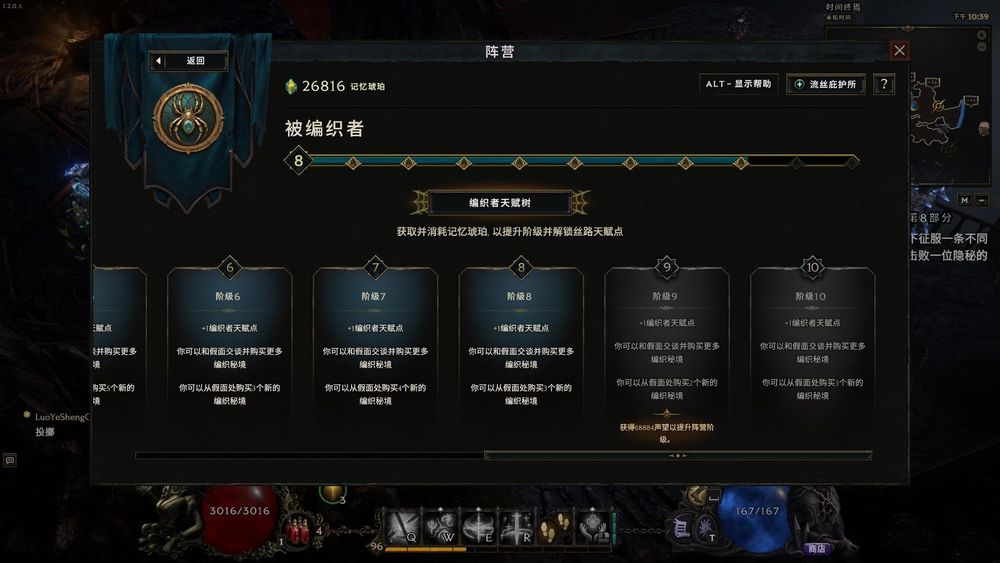
Task: Use the footprints movement skill icon
Action: pos(554,525)
